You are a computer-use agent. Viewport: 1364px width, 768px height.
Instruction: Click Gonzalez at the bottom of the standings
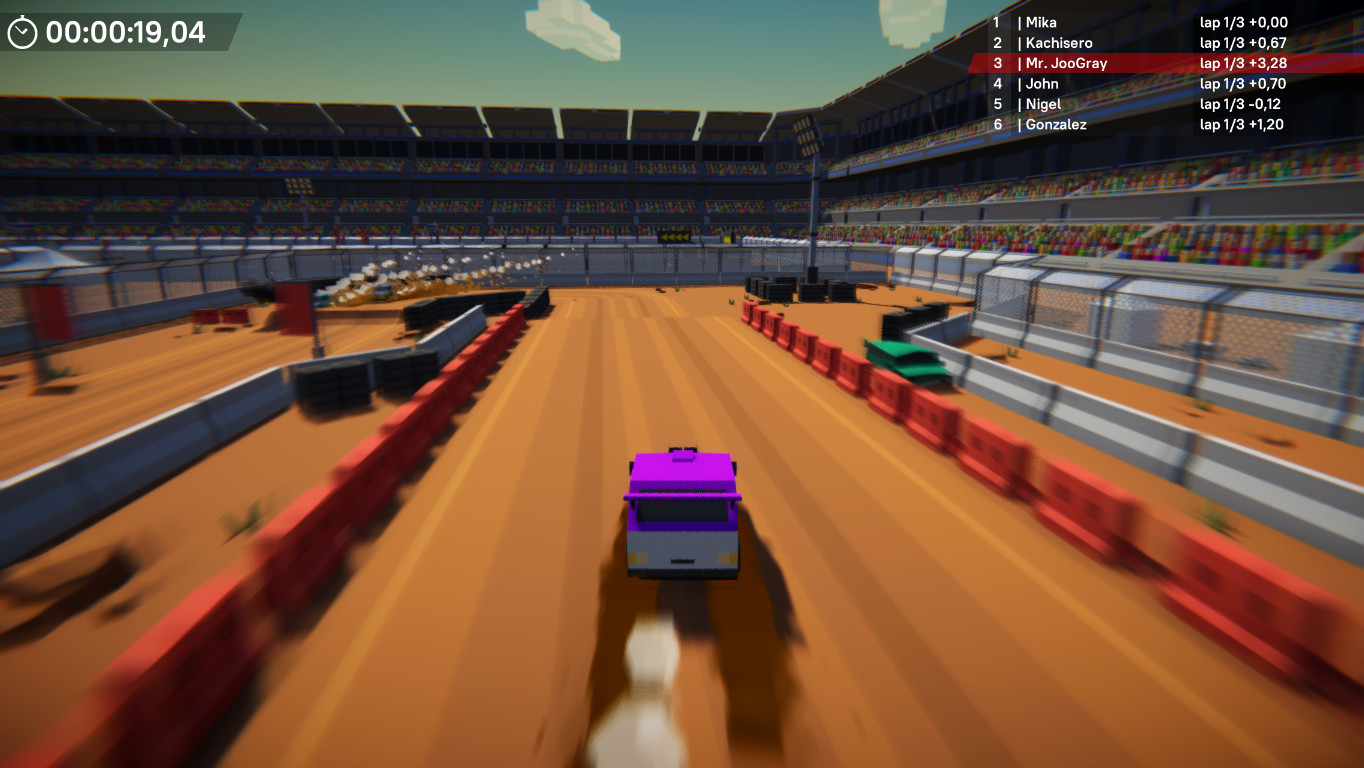pyautogui.click(x=1054, y=124)
